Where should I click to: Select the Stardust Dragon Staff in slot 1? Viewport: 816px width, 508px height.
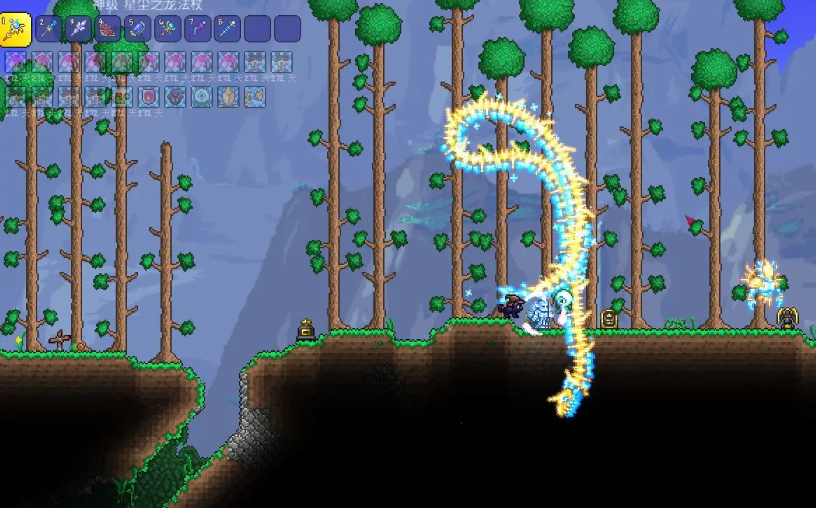point(16,29)
